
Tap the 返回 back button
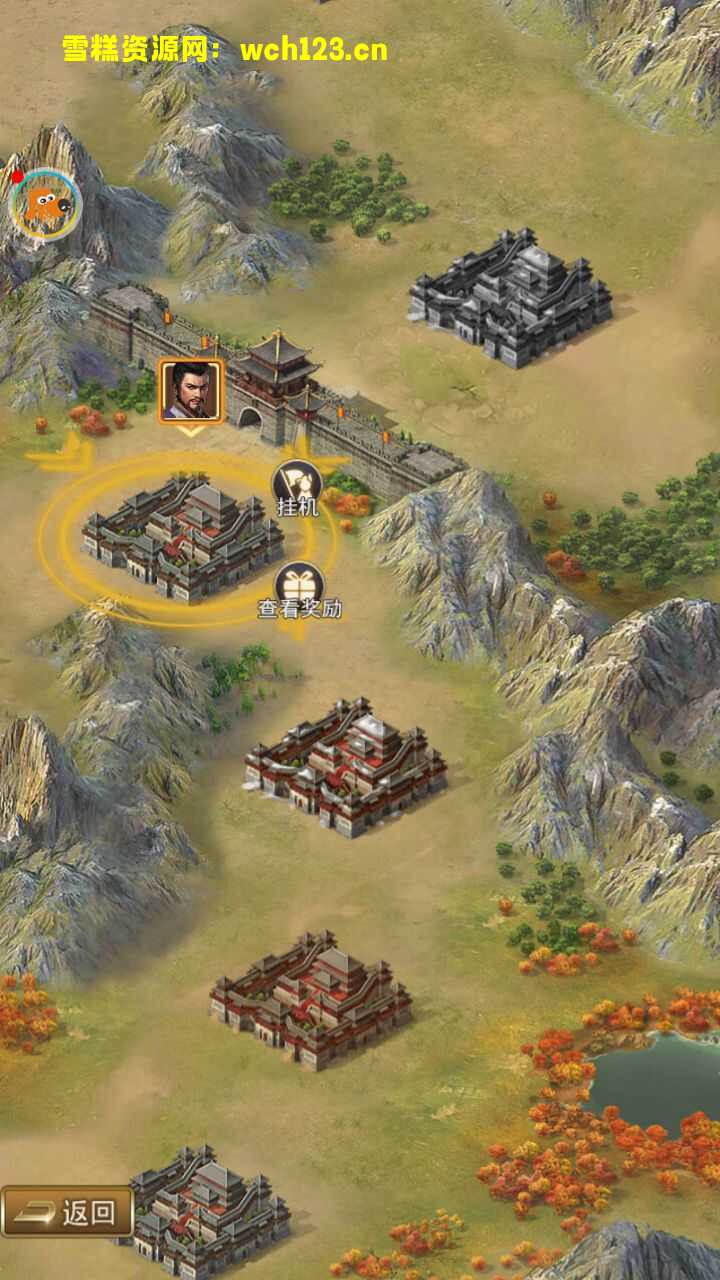(x=68, y=1212)
